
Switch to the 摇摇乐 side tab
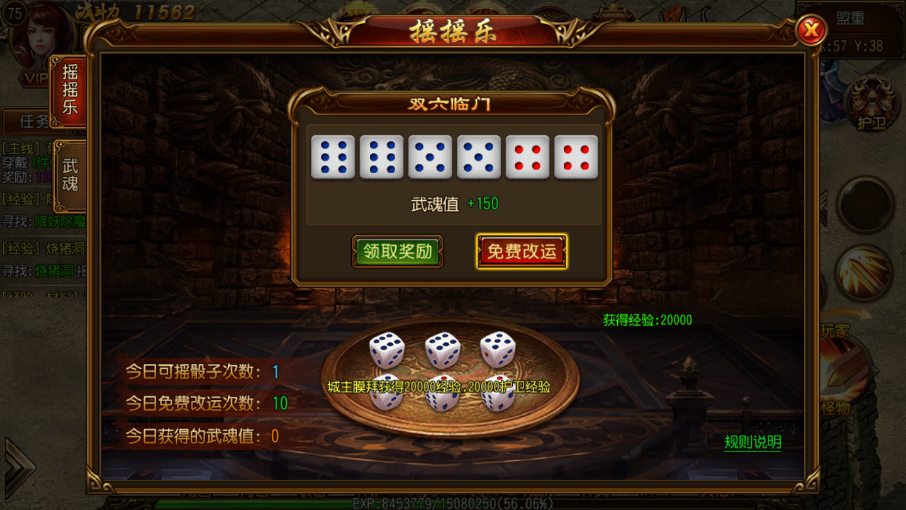(70, 91)
